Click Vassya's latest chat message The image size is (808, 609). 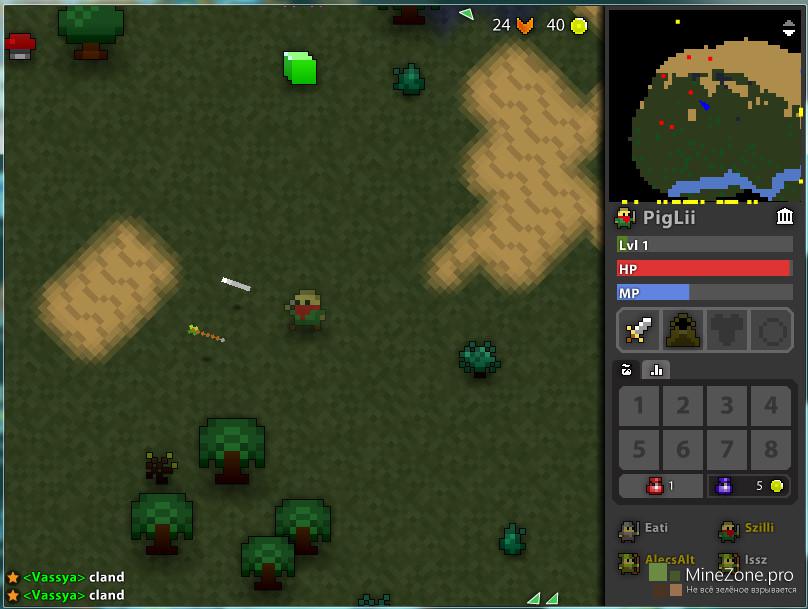(72, 595)
